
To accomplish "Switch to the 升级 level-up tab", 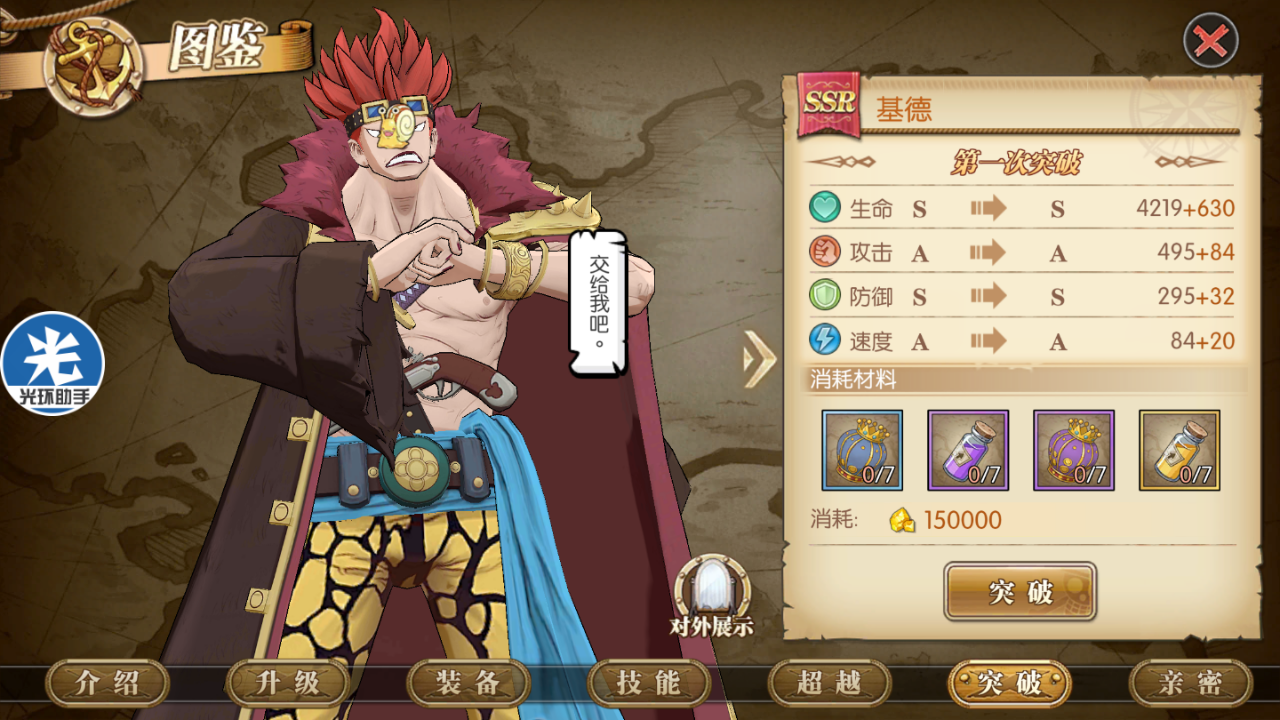I will pos(288,684).
